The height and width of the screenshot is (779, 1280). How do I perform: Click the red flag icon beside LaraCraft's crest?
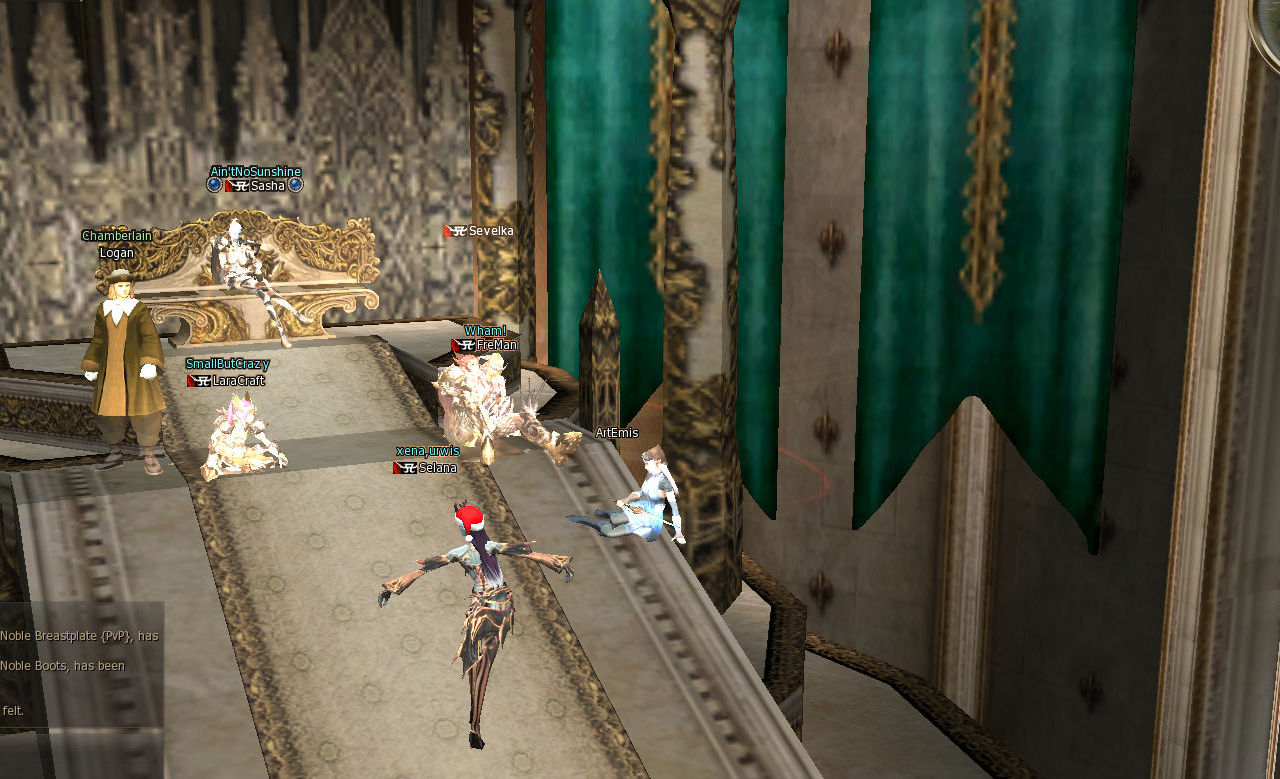click(190, 381)
